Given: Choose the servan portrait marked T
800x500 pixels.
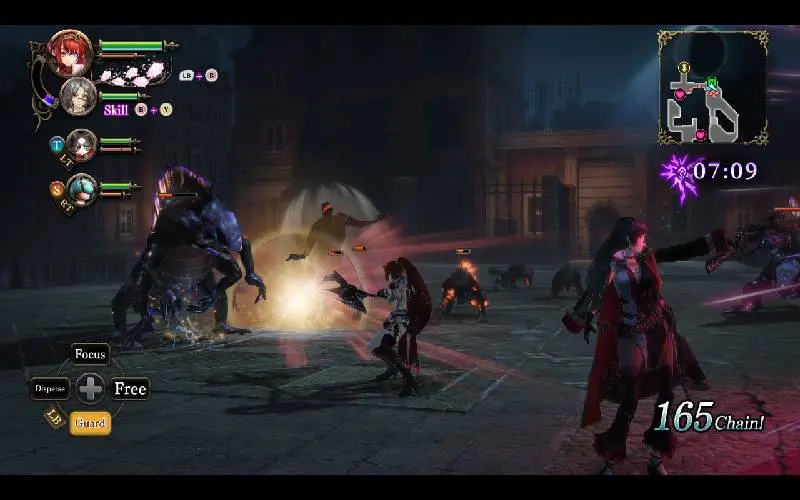Looking at the screenshot, I should click(x=81, y=145).
